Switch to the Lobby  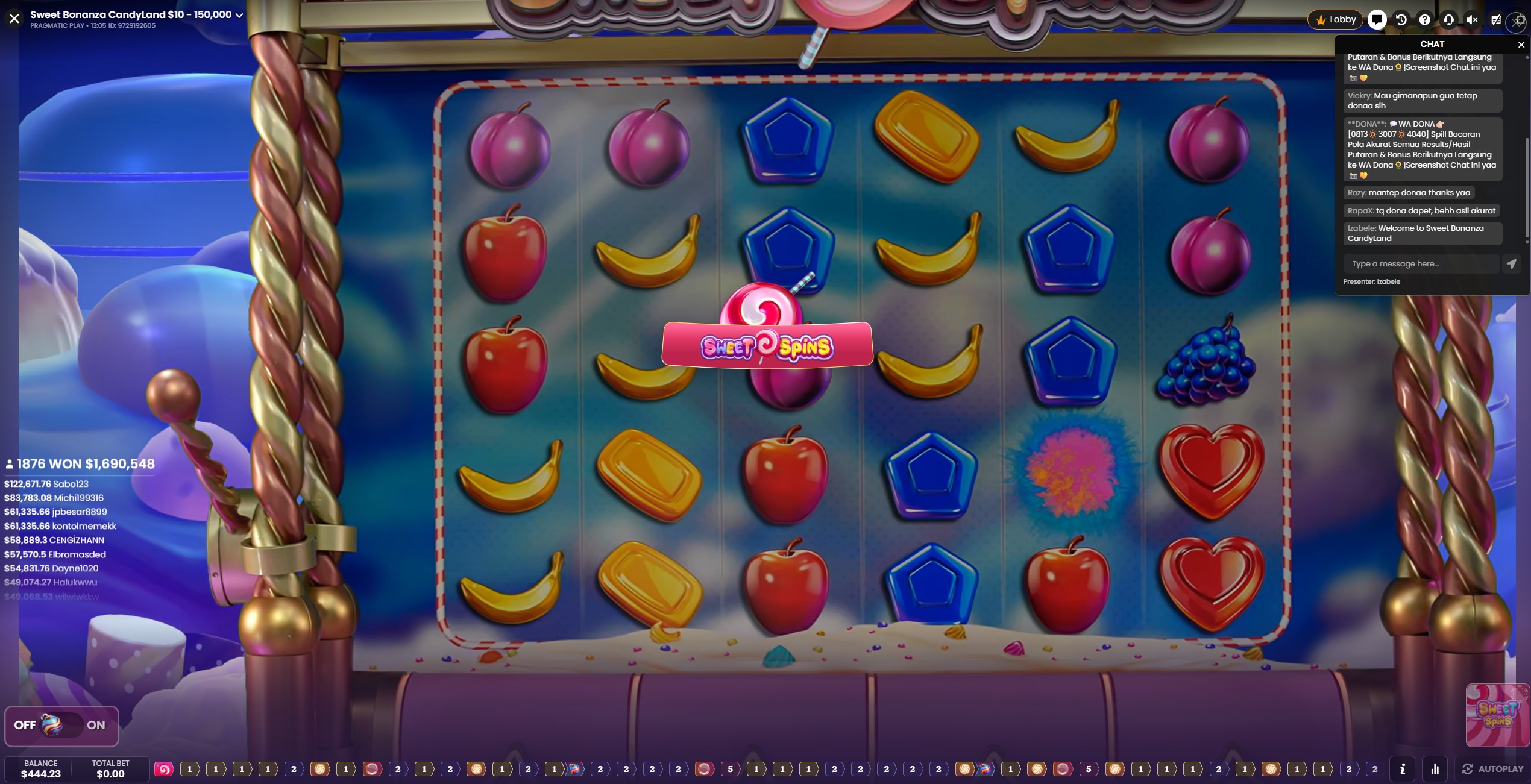coord(1335,19)
